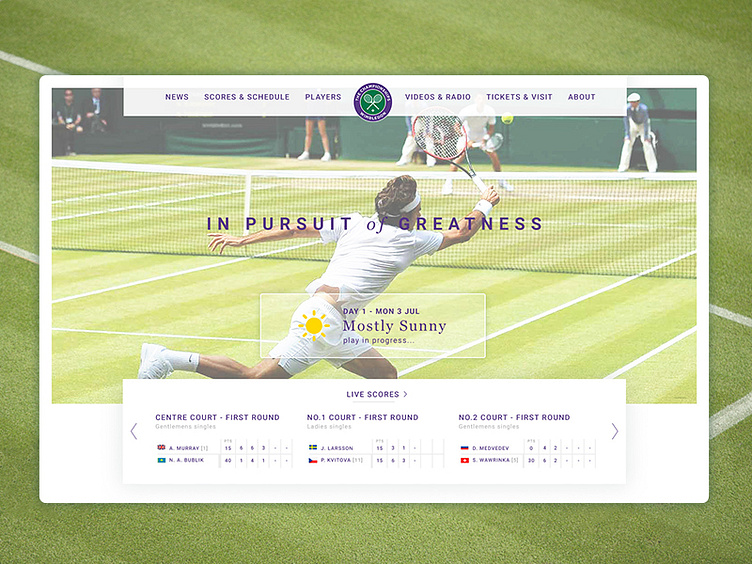Select Centre Court first round heading
Image resolution: width=752 pixels, height=564 pixels.
tap(217, 417)
